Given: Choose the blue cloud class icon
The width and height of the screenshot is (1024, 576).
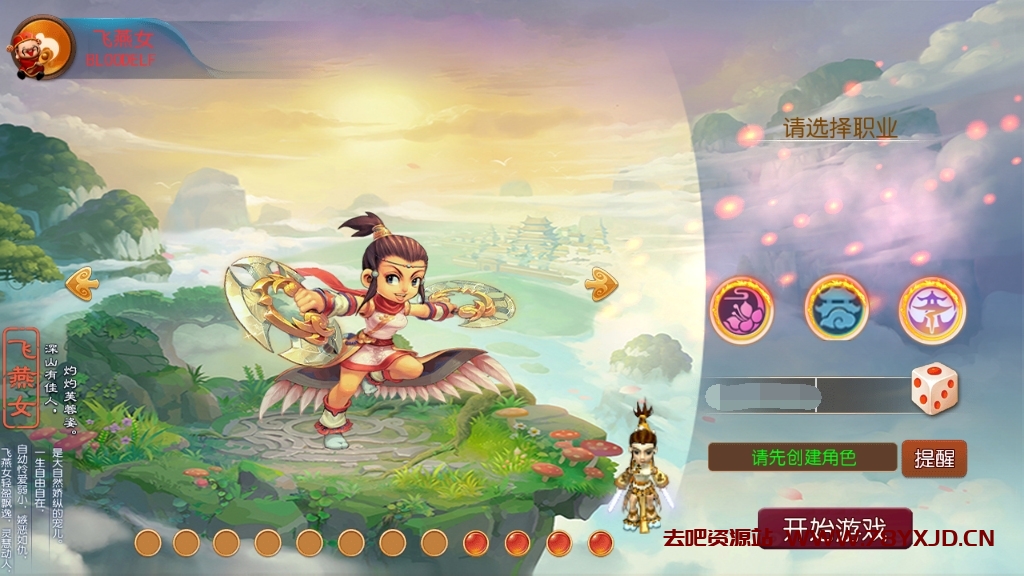Looking at the screenshot, I should point(836,308).
